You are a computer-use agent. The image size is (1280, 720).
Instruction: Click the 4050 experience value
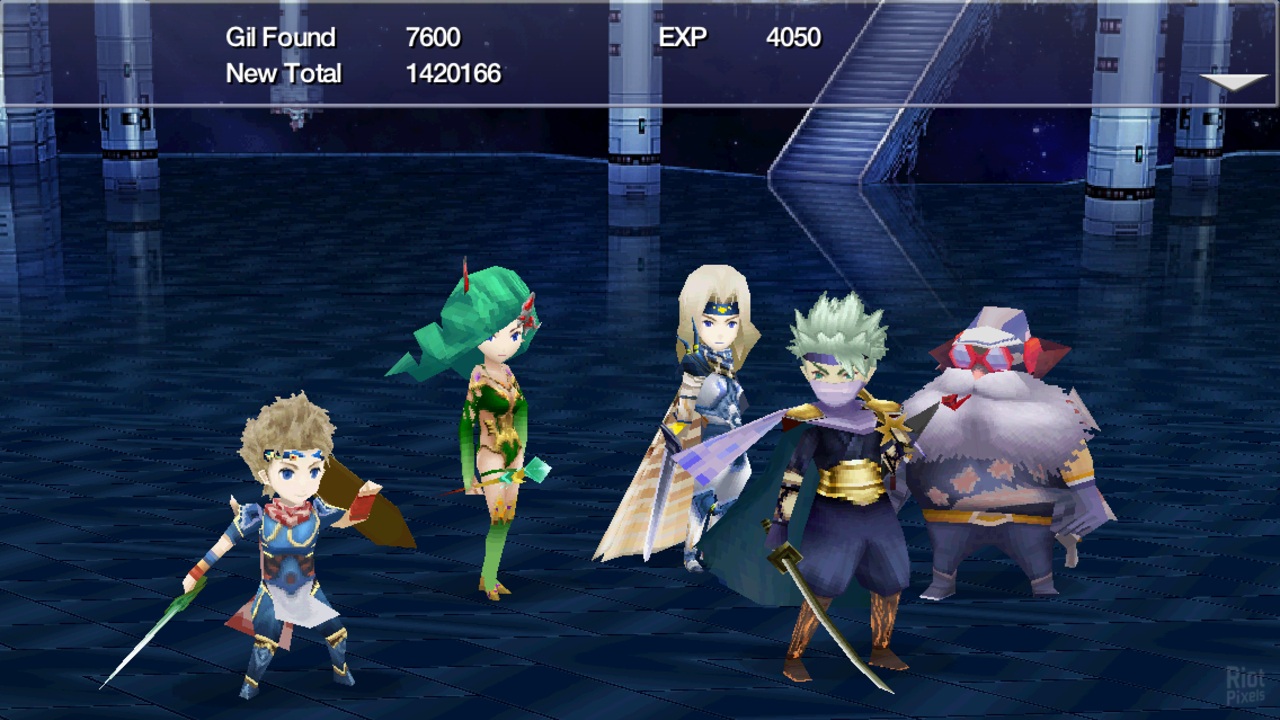tap(794, 38)
